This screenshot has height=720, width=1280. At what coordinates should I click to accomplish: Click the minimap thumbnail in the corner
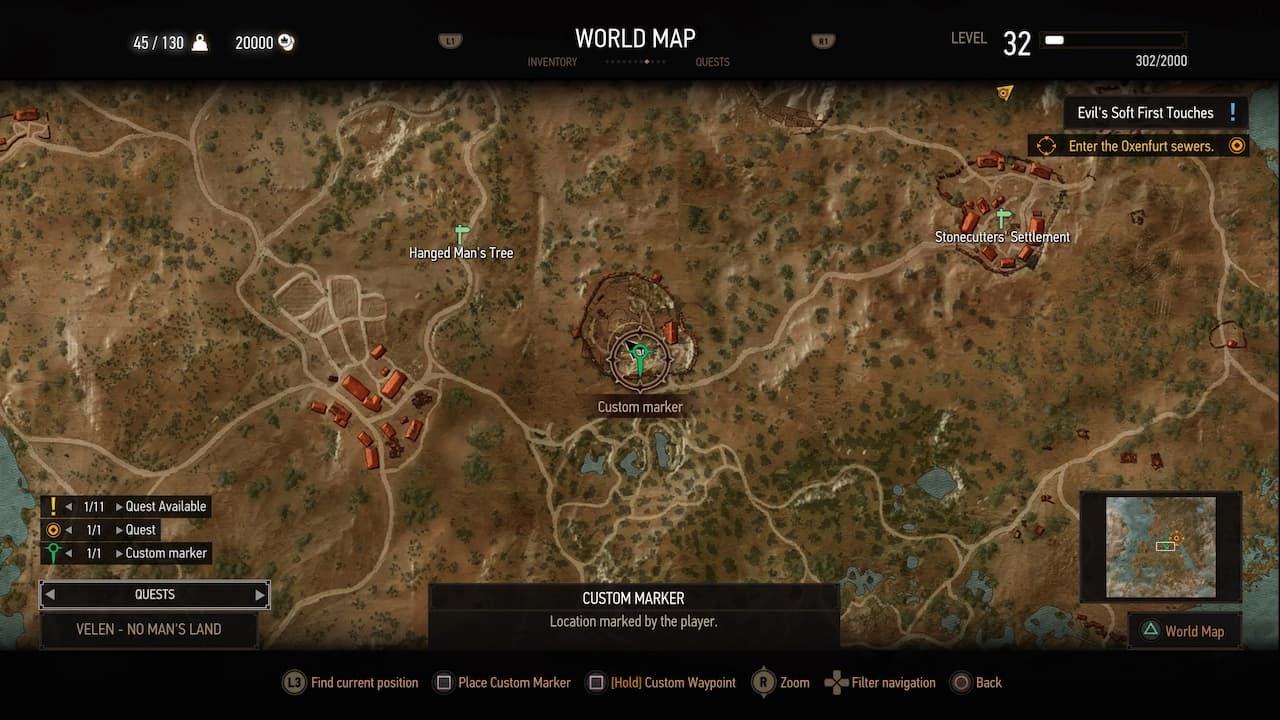tap(1160, 545)
